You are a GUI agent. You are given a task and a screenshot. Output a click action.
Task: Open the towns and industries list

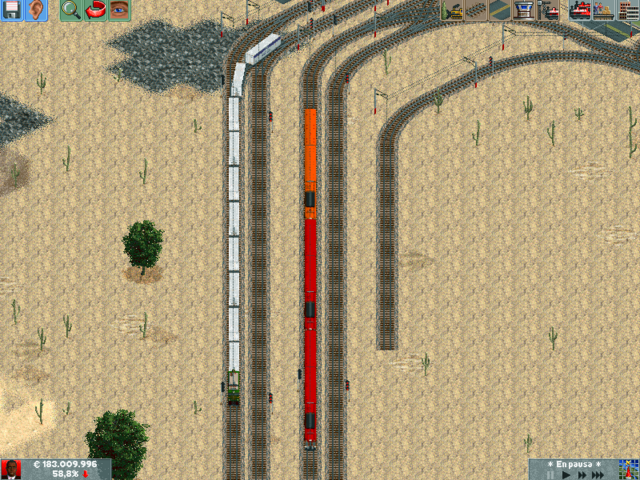tap(628, 11)
